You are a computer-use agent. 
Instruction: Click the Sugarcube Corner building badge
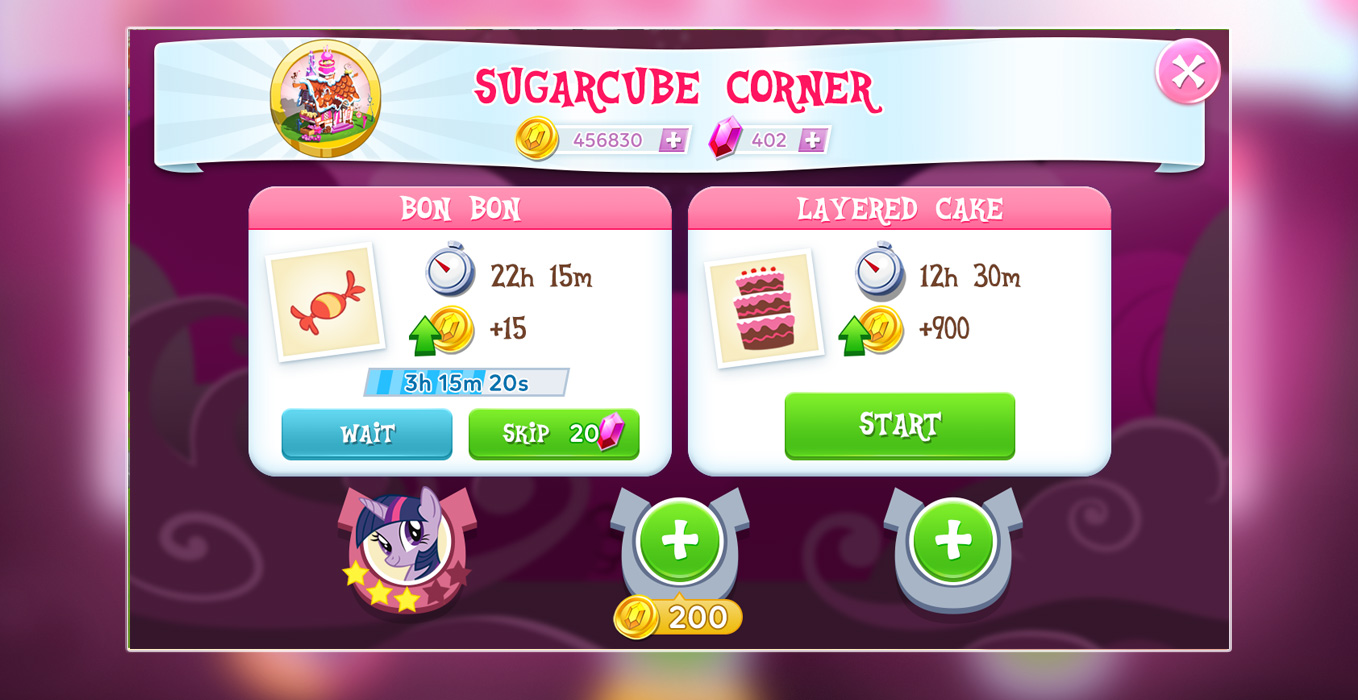(x=325, y=98)
